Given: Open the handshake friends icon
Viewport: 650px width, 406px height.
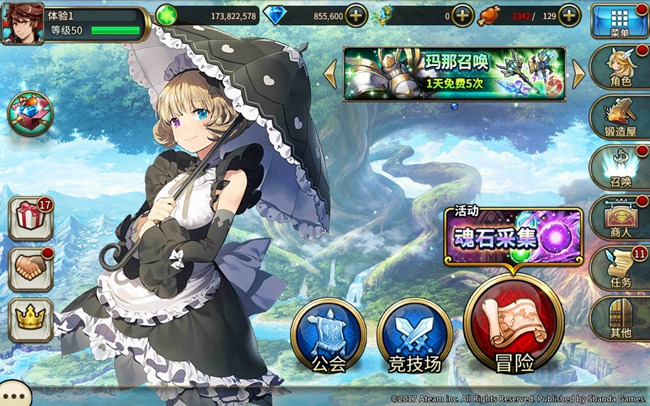Looking at the screenshot, I should (x=32, y=269).
